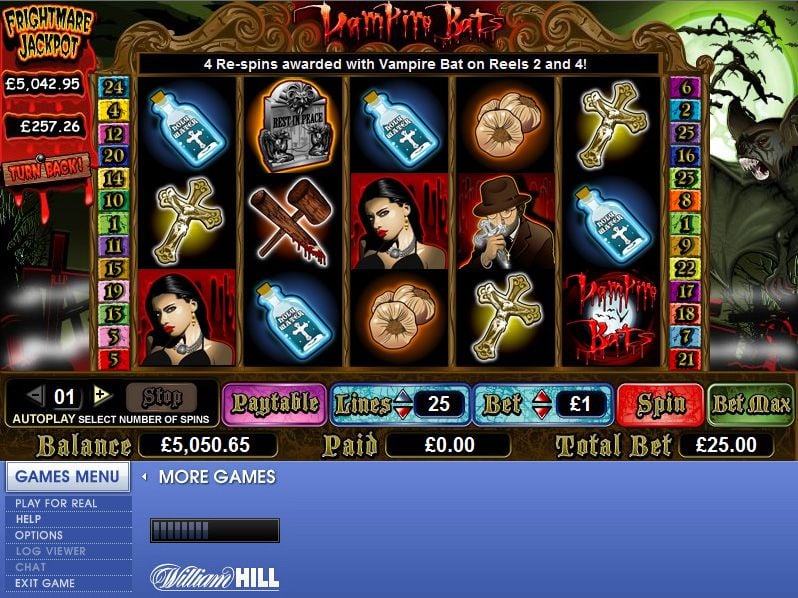This screenshot has width=798, height=598.
Task: Open the Games Menu
Action: click(67, 477)
